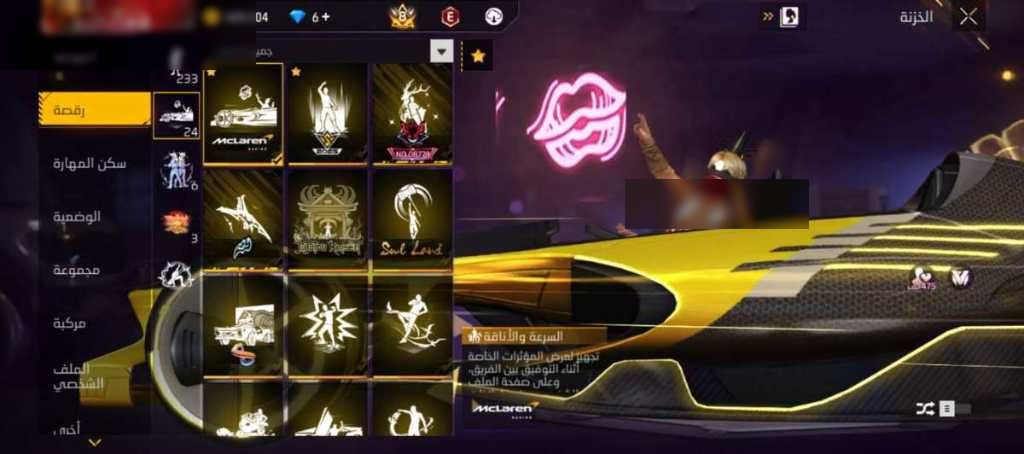
Task: Toggle the star favorites filter
Action: click(x=478, y=56)
